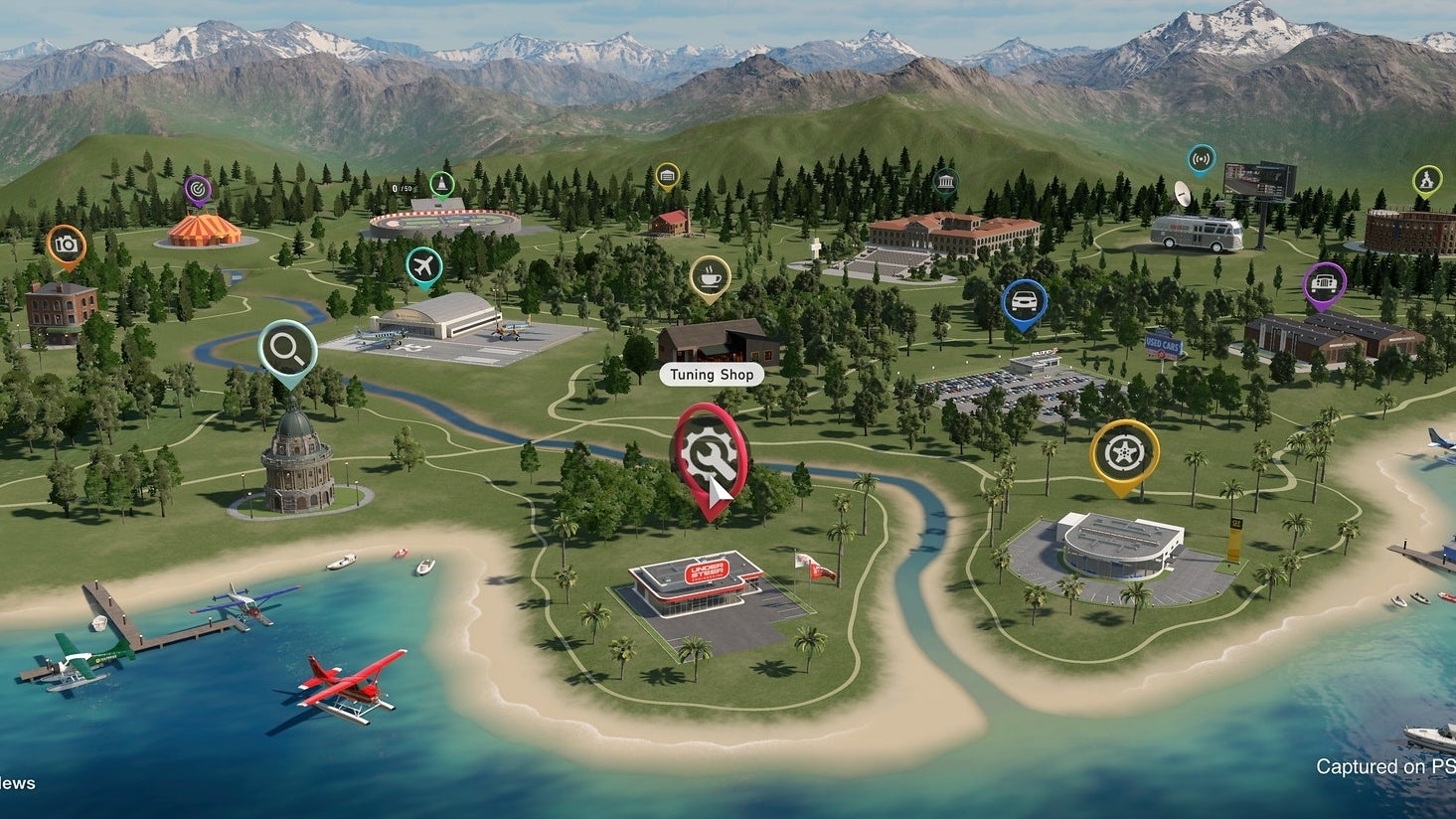The width and height of the screenshot is (1456, 819).
Task: Open the yellow garage marker
Action: click(x=667, y=176)
